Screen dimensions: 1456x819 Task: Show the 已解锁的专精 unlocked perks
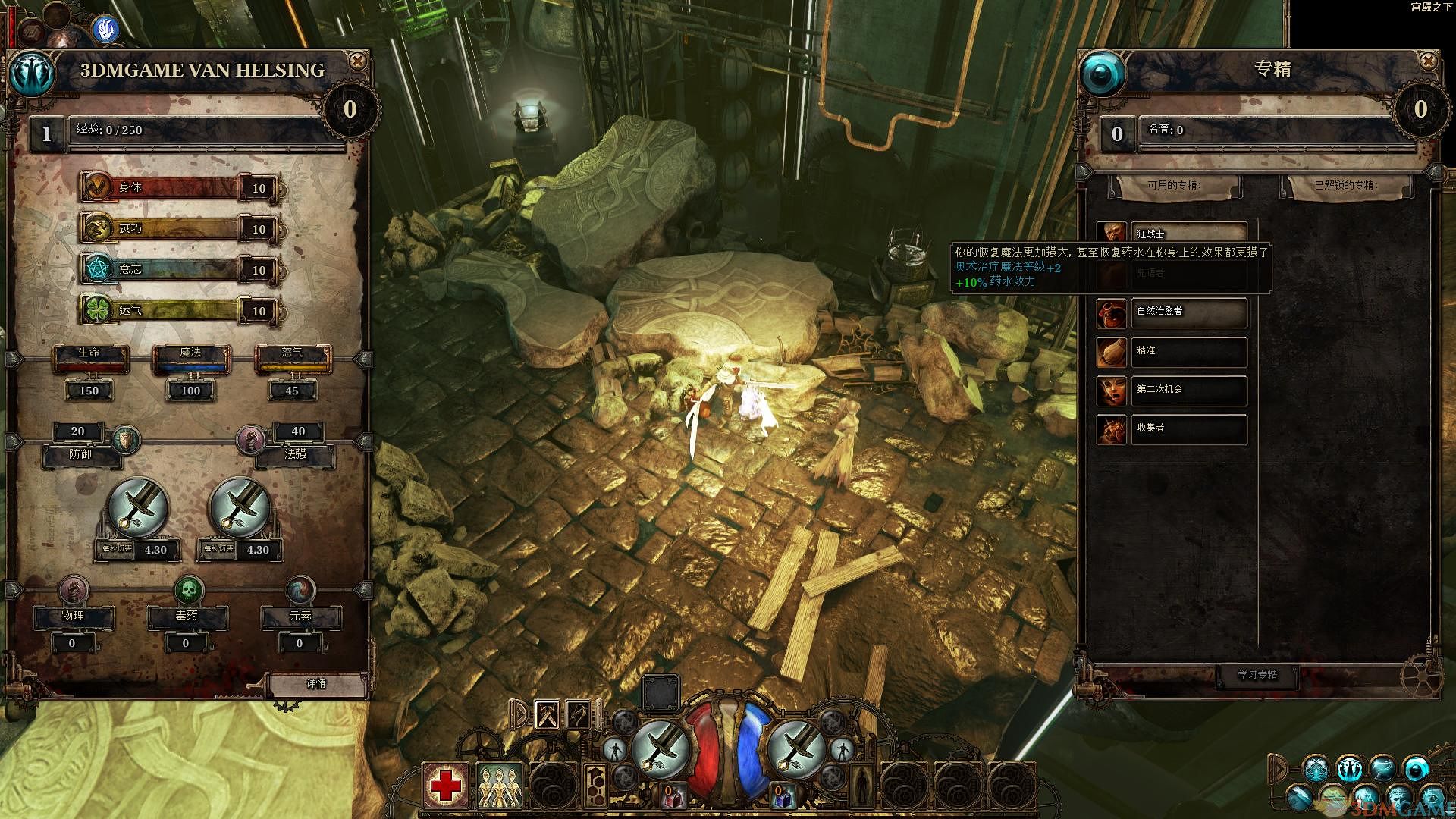click(1346, 185)
